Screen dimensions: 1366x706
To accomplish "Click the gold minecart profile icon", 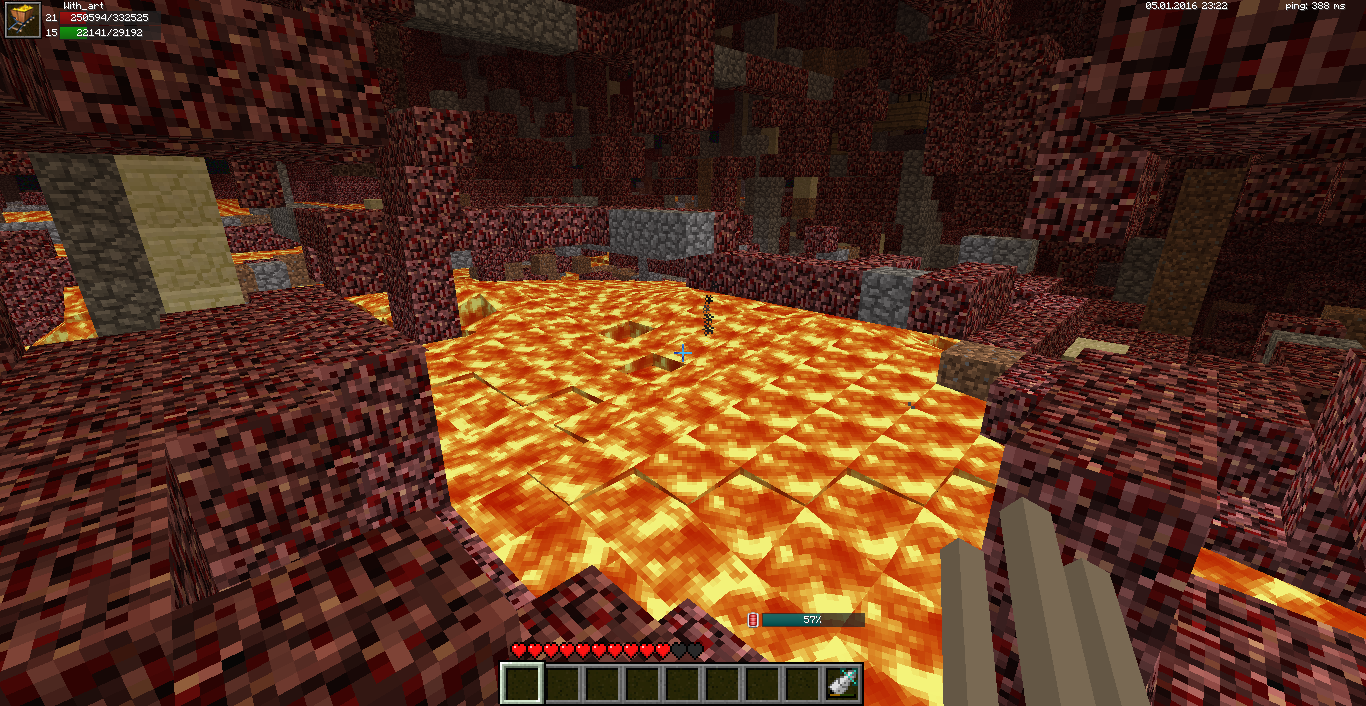I will (x=22, y=19).
